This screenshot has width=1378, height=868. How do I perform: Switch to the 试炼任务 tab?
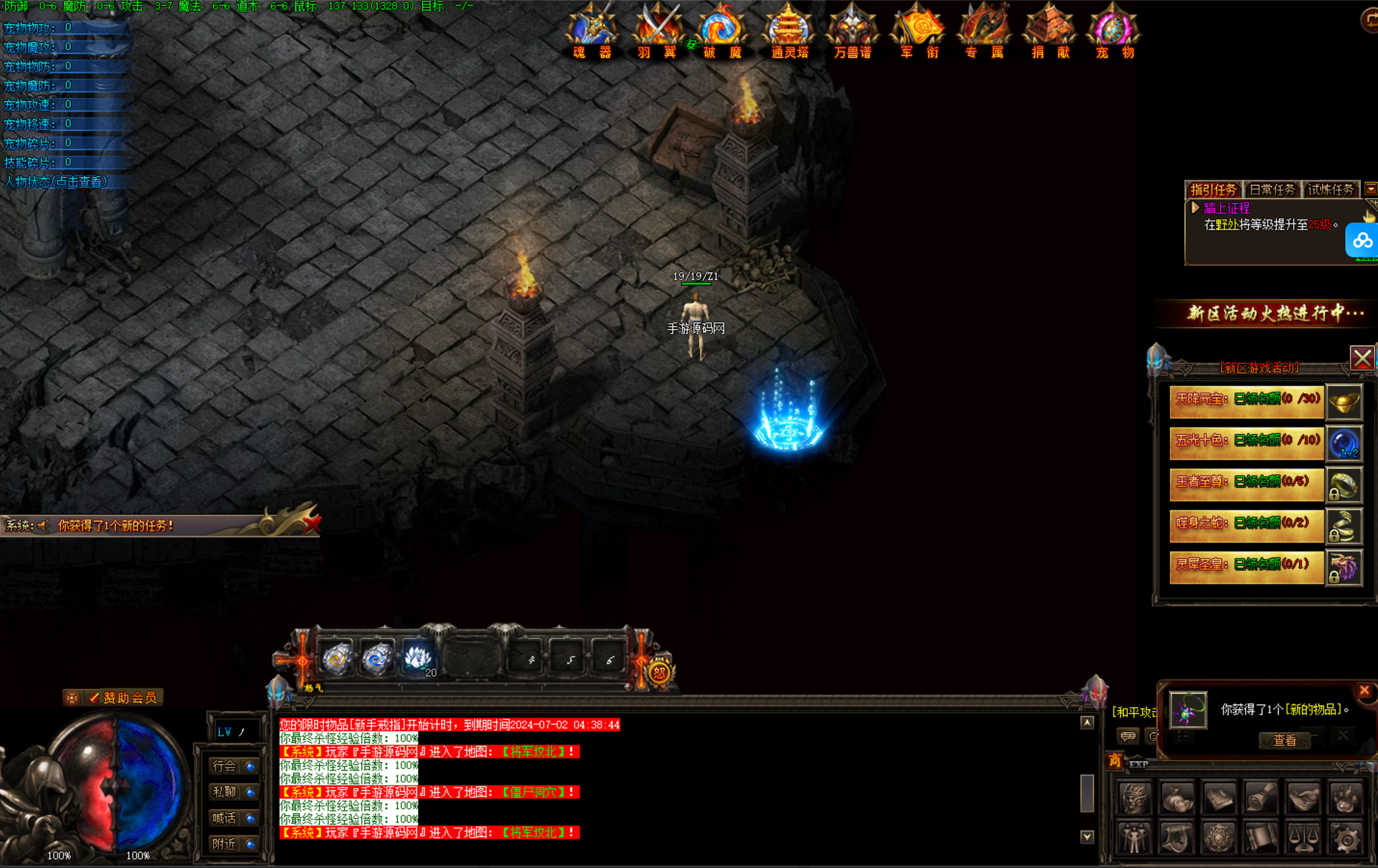point(1331,190)
